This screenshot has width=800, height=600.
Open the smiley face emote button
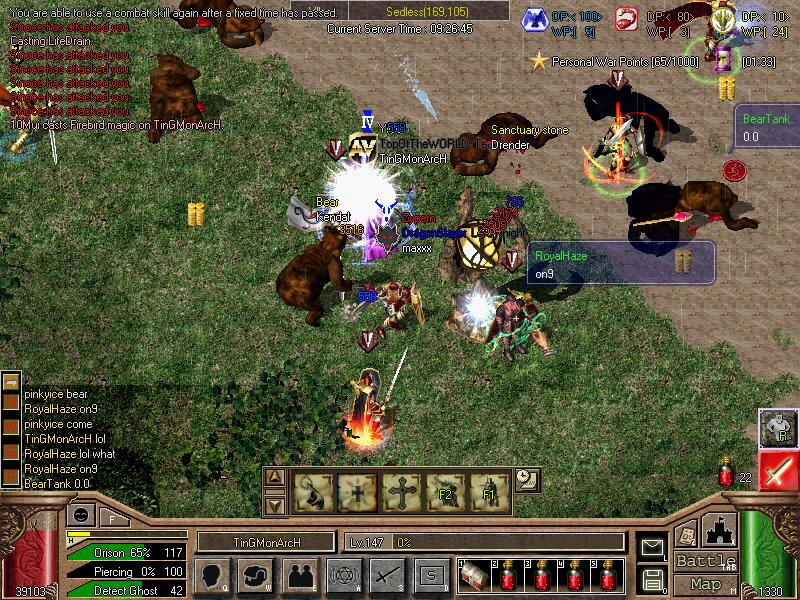tap(80, 514)
